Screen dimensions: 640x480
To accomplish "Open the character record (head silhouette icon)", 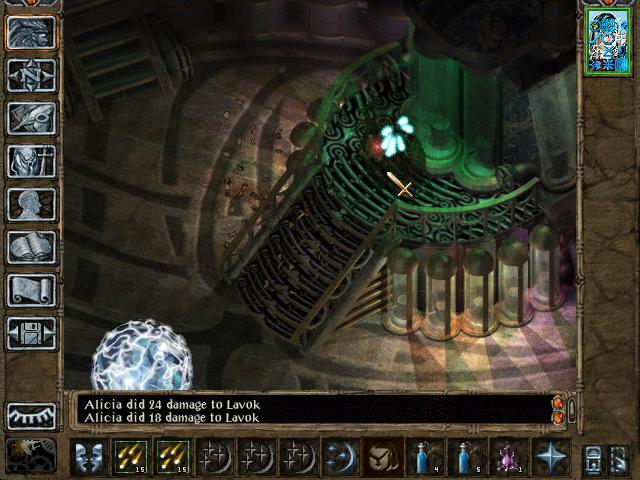I will point(31,204).
